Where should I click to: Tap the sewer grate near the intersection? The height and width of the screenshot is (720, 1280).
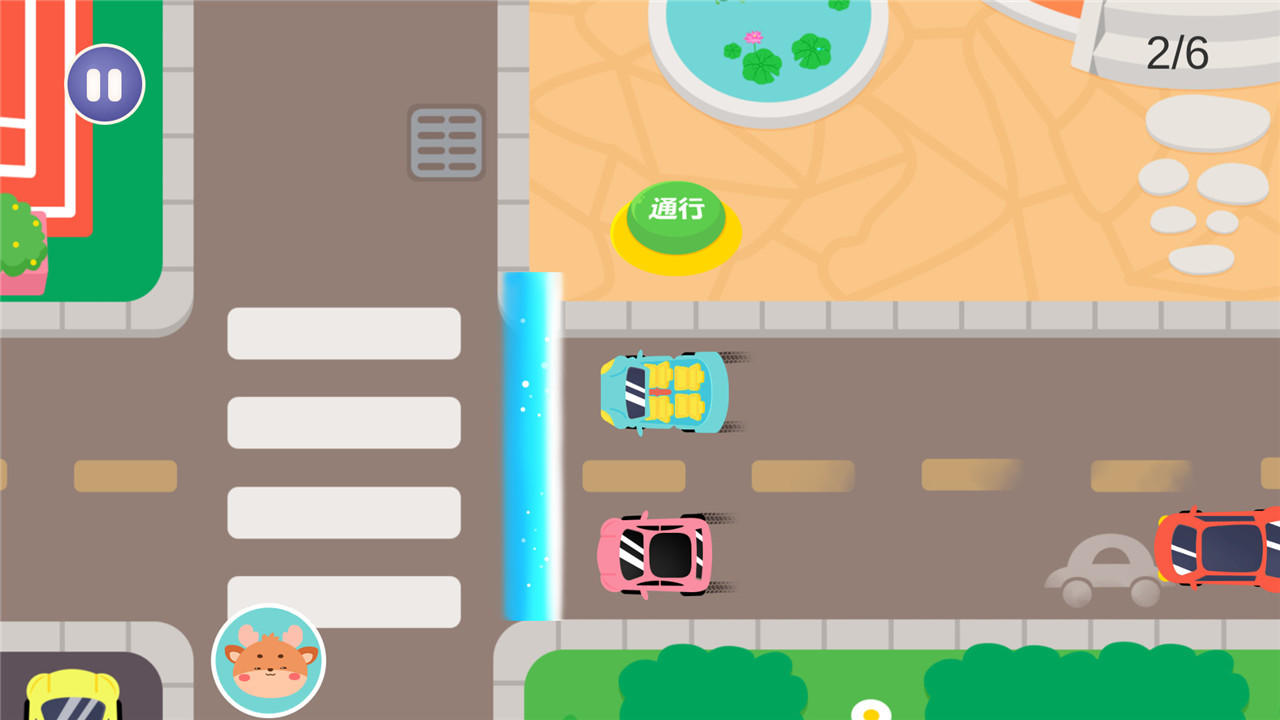coord(445,140)
